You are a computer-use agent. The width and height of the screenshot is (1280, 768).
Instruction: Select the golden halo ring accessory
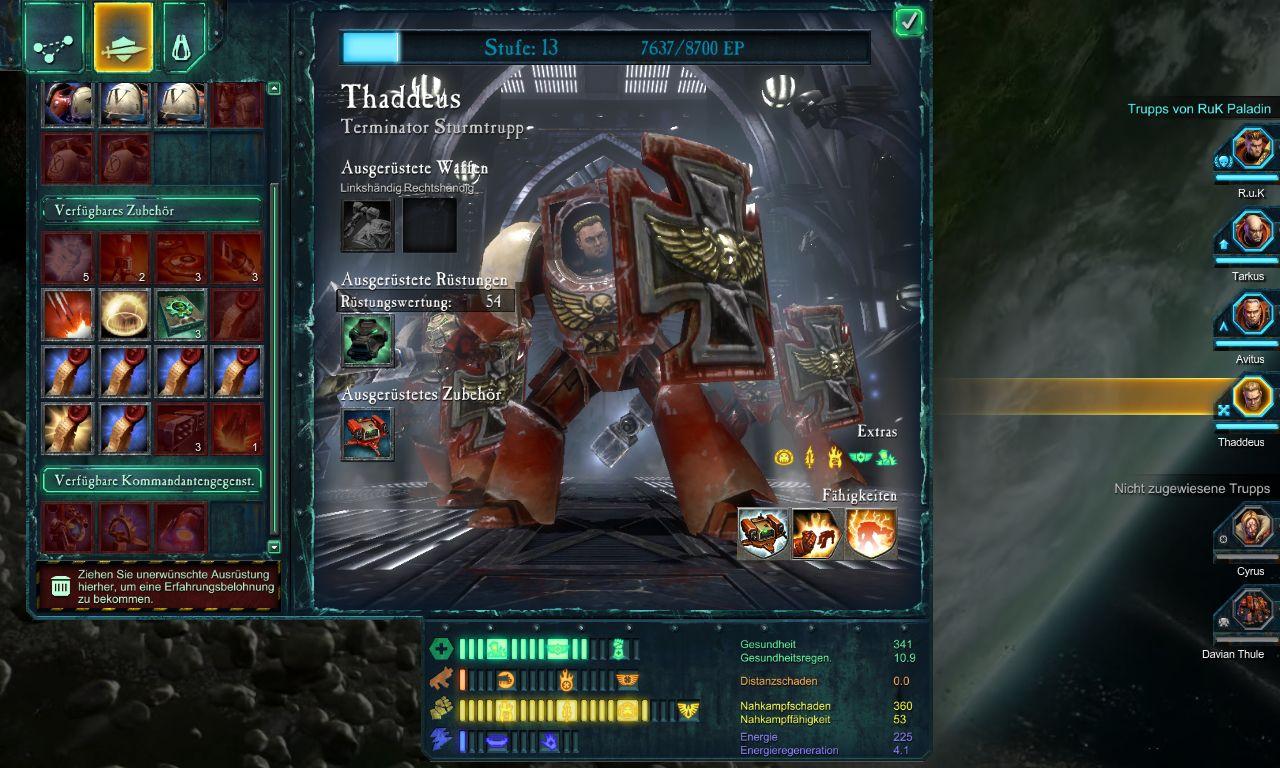125,314
